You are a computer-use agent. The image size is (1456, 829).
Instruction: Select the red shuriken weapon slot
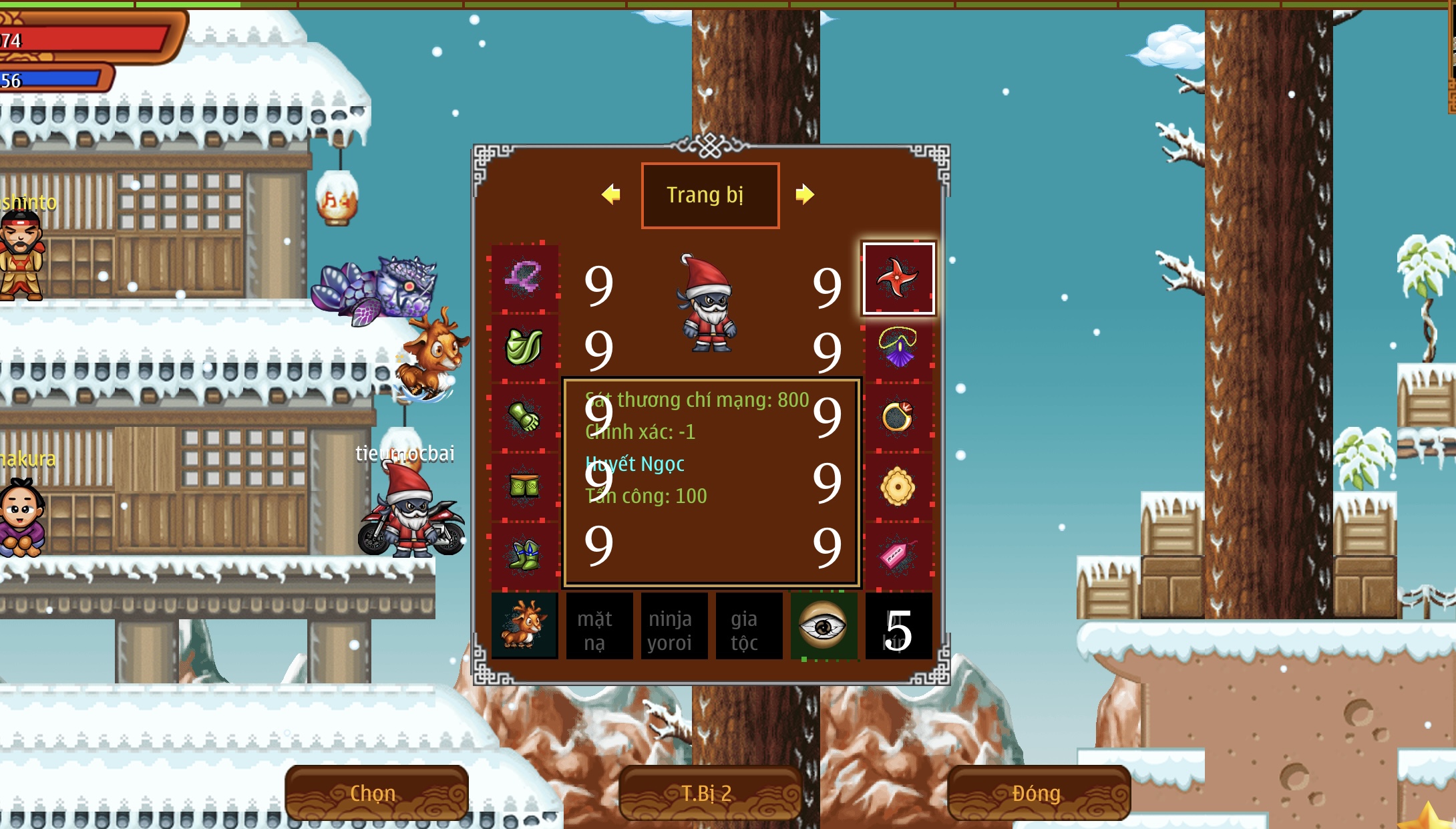(898, 279)
